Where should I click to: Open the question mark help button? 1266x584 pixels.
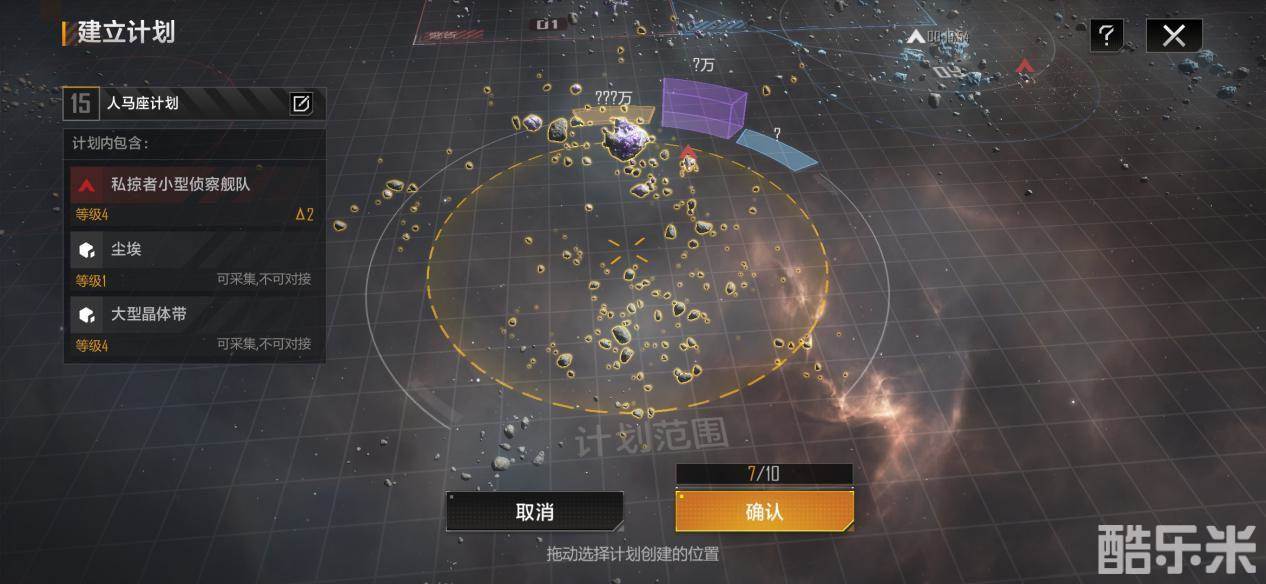(1106, 36)
